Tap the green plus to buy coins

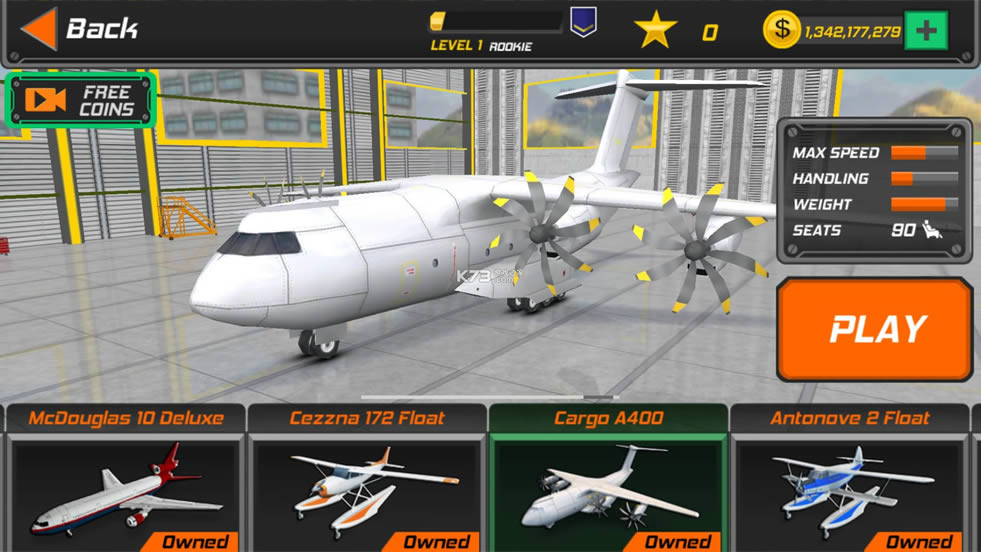pyautogui.click(x=925, y=31)
